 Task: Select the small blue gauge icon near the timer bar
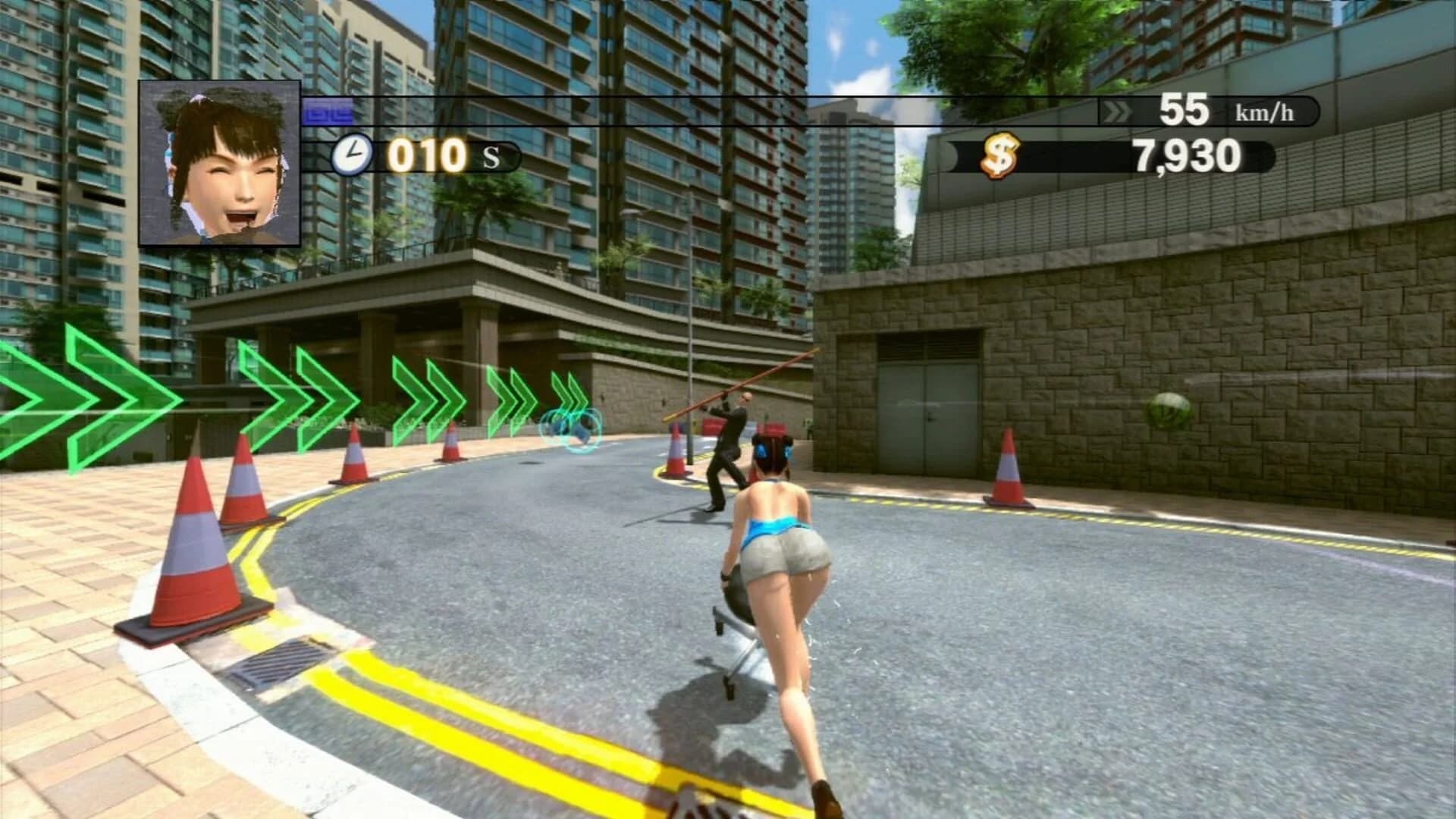click(328, 111)
